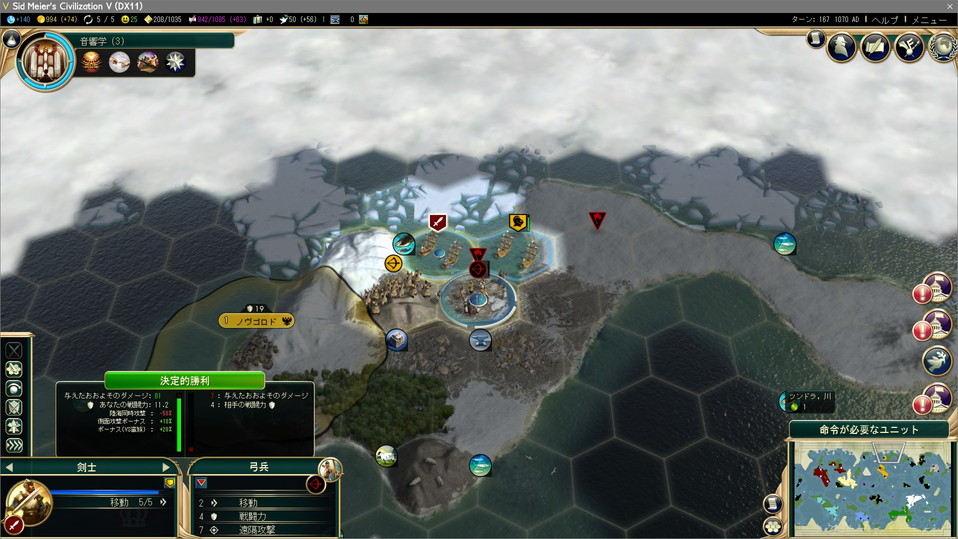Close the Civilization V window
The height and width of the screenshot is (539, 958).
(x=949, y=6)
